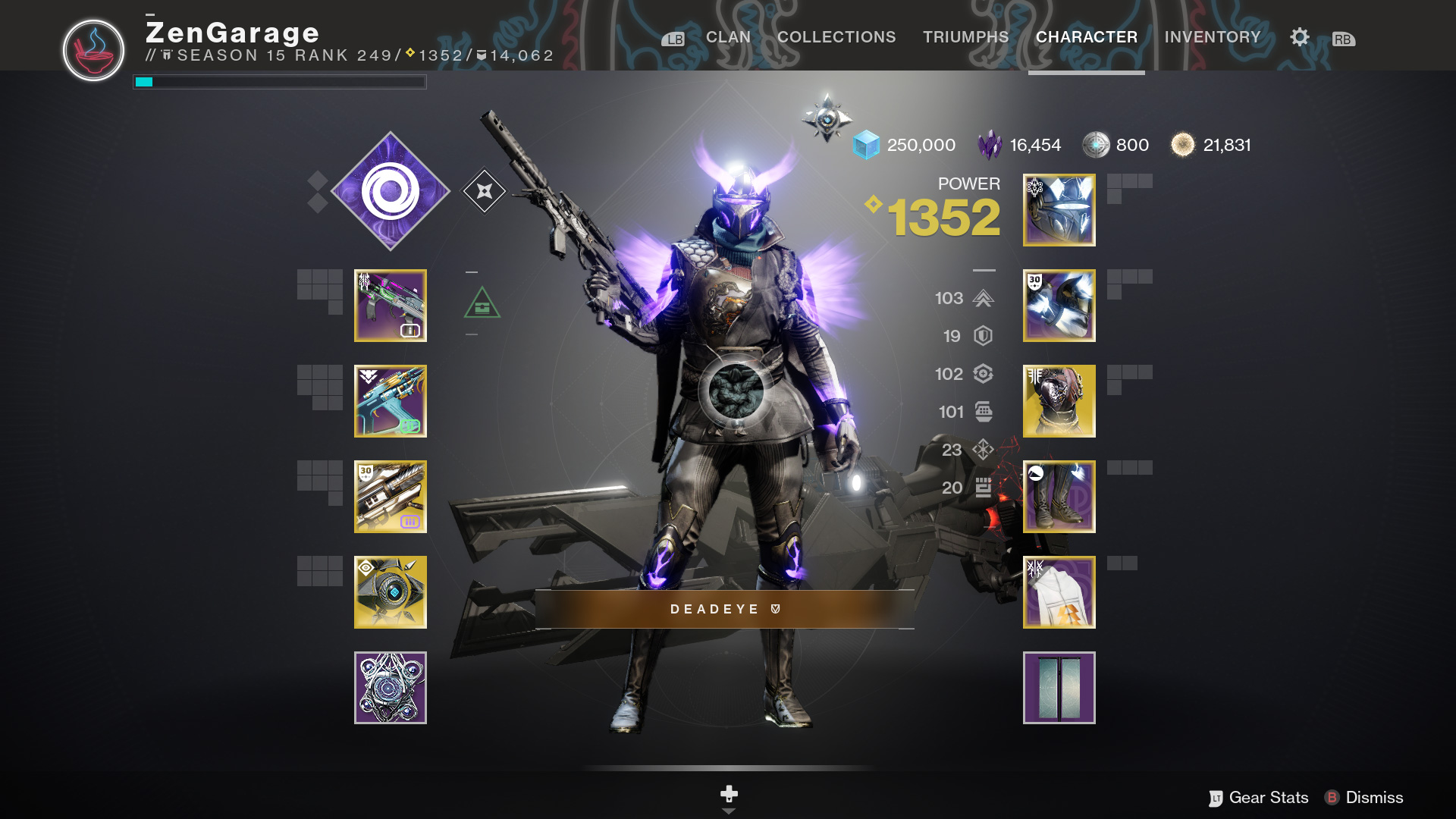Viewport: 1456px width, 819px height.
Task: Select the Character tab
Action: pos(1086,37)
